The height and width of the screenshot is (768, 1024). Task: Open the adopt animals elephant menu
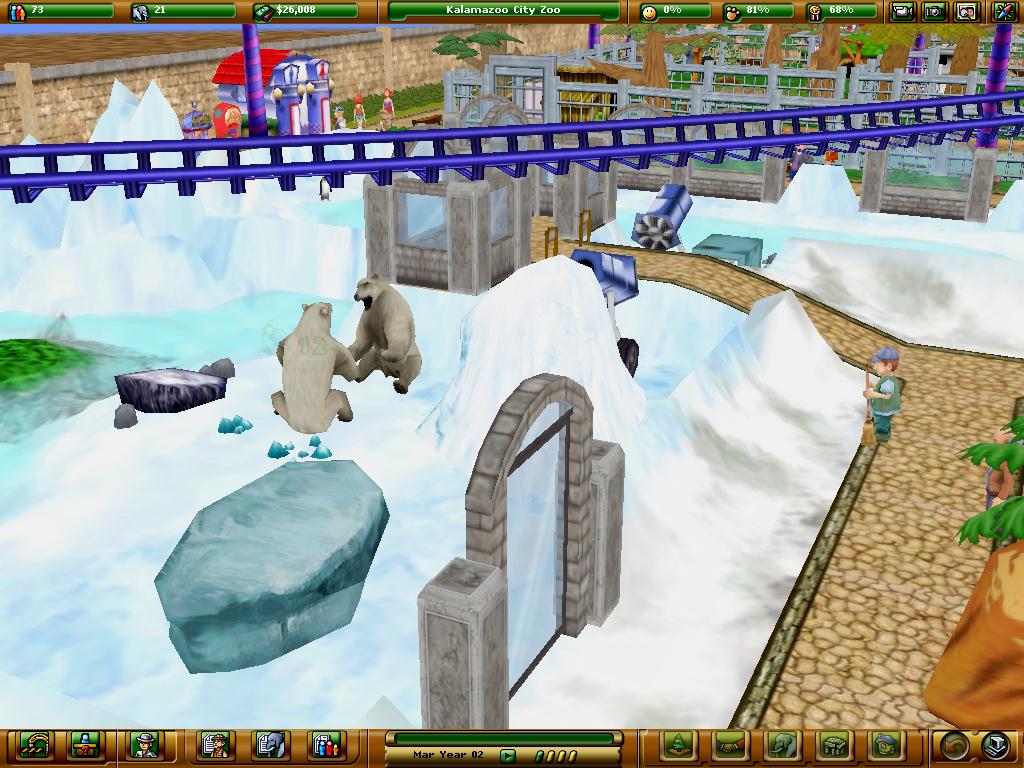(x=781, y=745)
